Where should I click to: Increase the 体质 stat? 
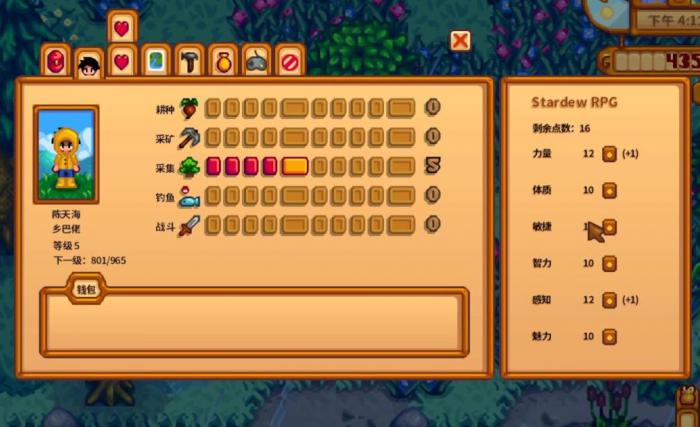608,190
